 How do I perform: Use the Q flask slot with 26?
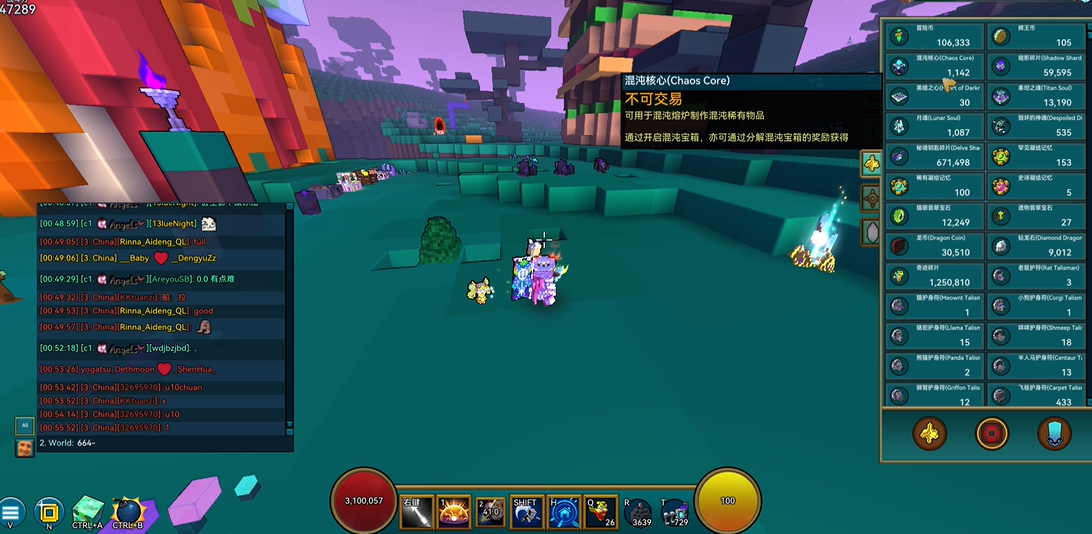[x=604, y=511]
